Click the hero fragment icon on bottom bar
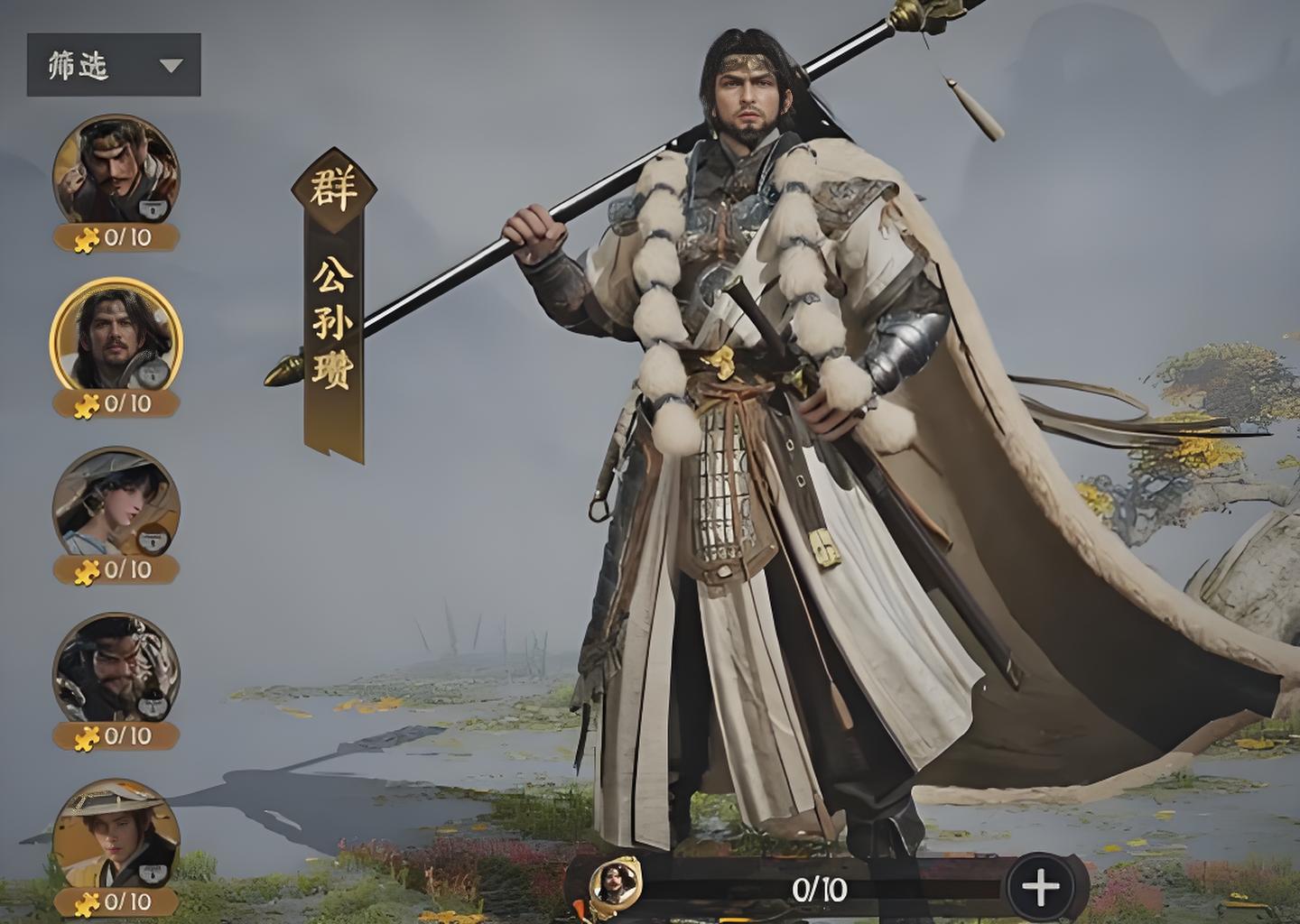The height and width of the screenshot is (924, 1300). 615,882
